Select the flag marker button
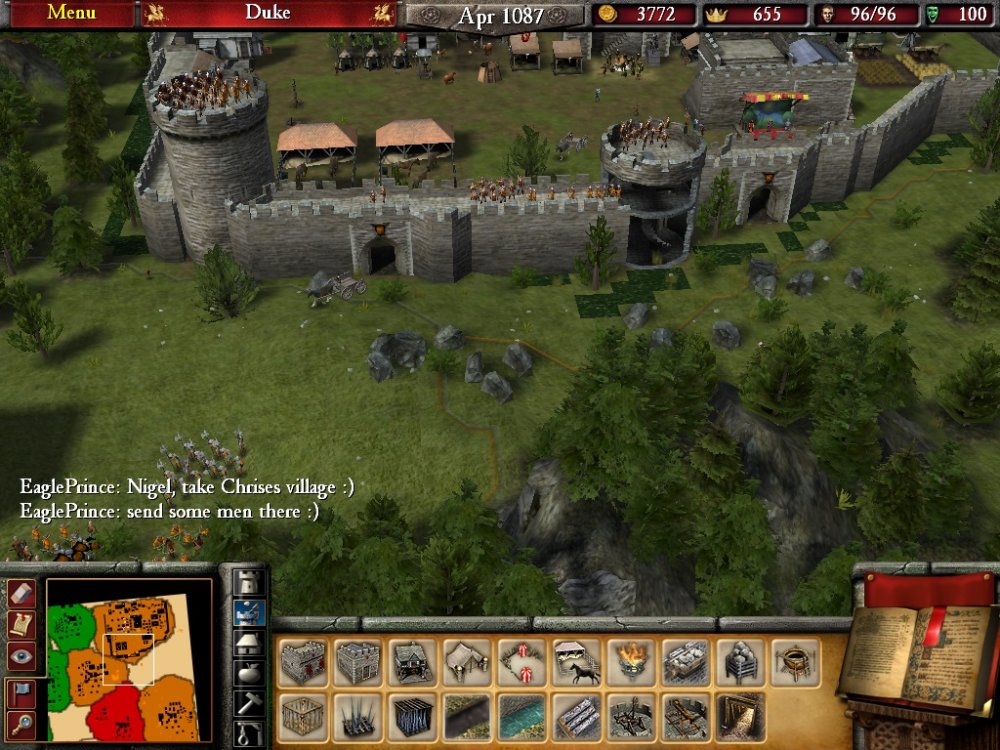The image size is (1000, 750). (21, 692)
